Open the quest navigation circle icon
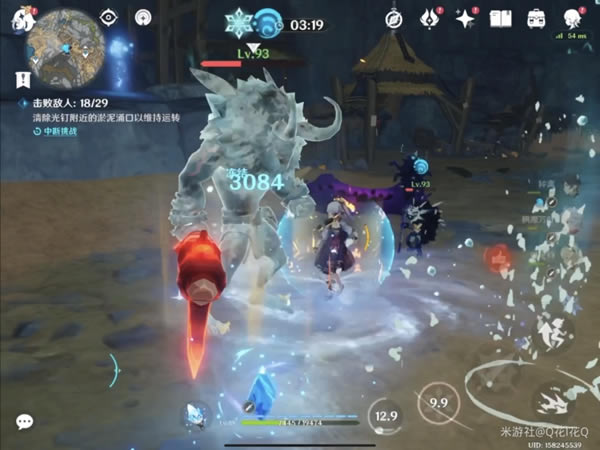 (143, 17)
